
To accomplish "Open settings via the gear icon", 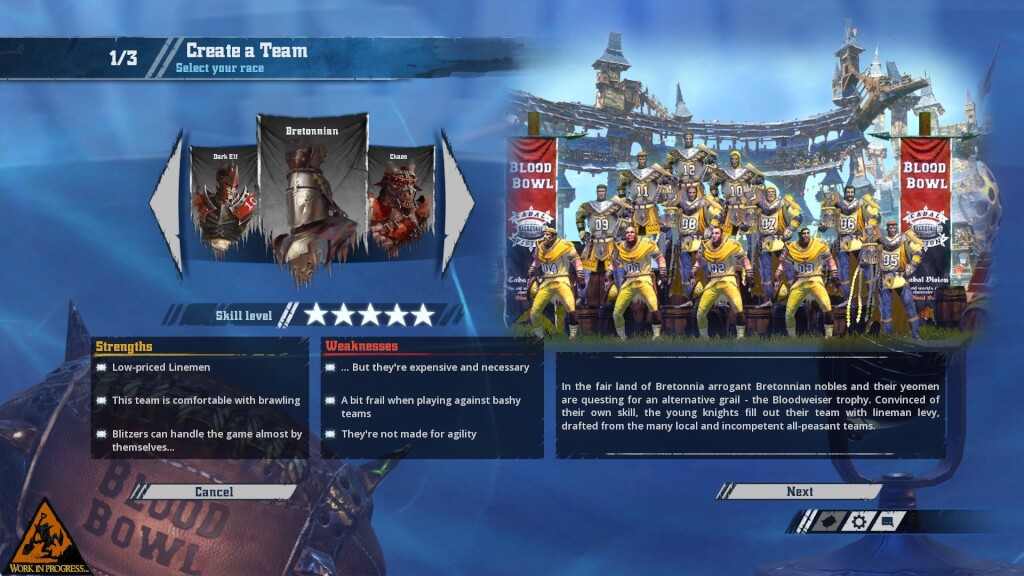I will (858, 521).
